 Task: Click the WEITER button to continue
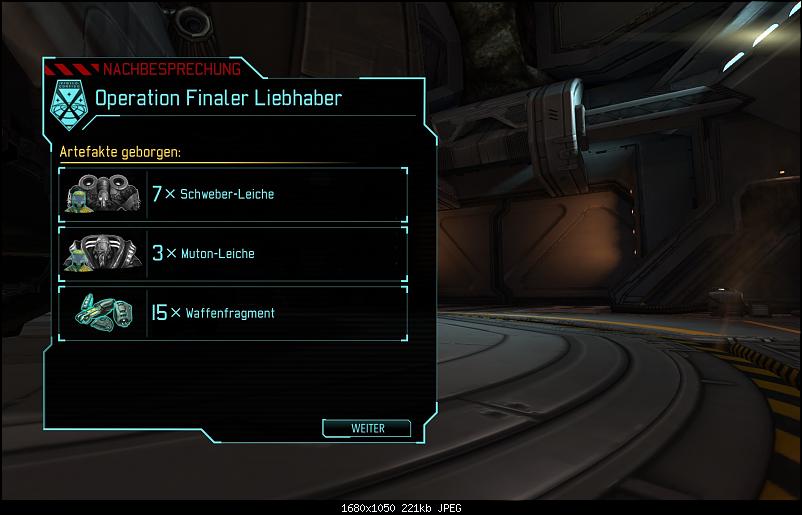pyautogui.click(x=367, y=428)
